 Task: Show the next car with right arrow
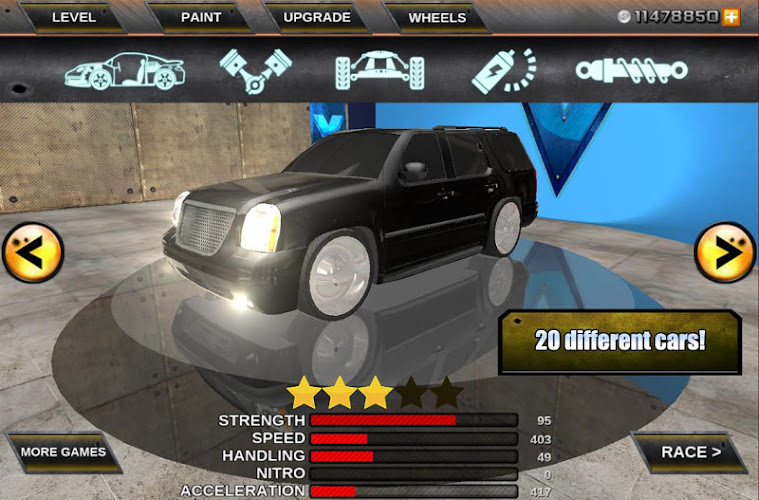tap(724, 253)
